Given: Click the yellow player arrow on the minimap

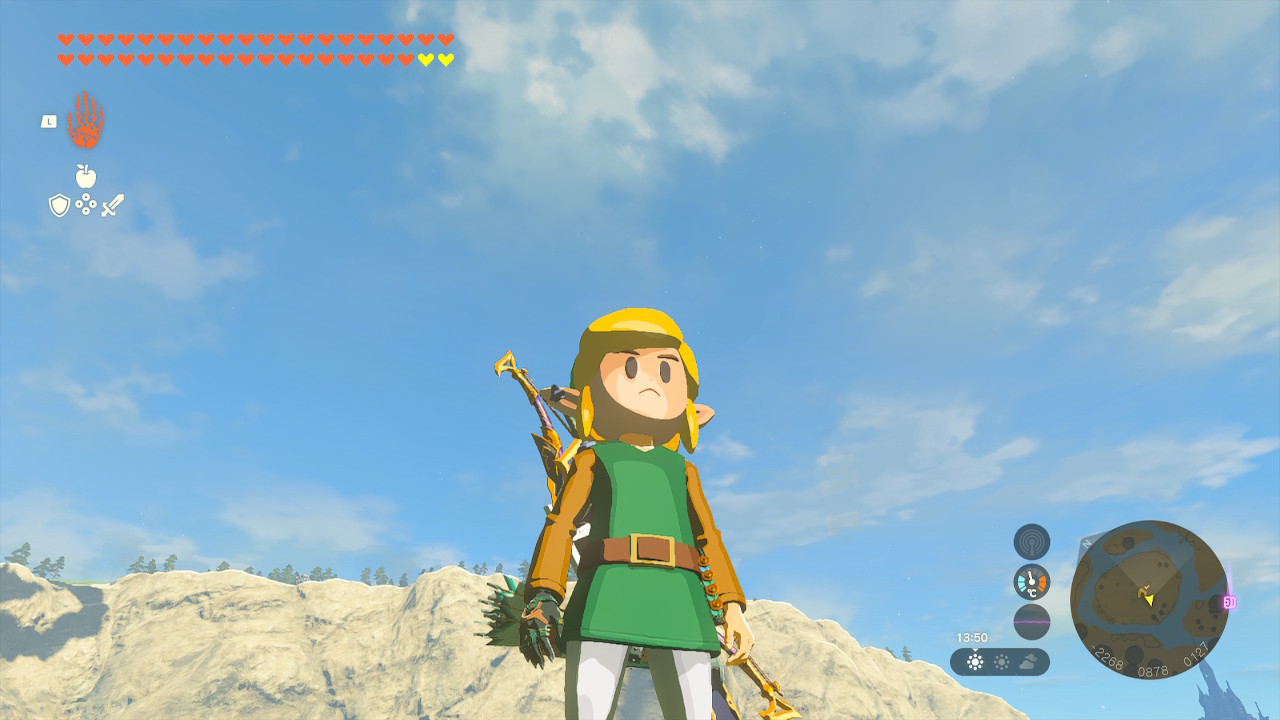Looking at the screenshot, I should tap(1150, 600).
